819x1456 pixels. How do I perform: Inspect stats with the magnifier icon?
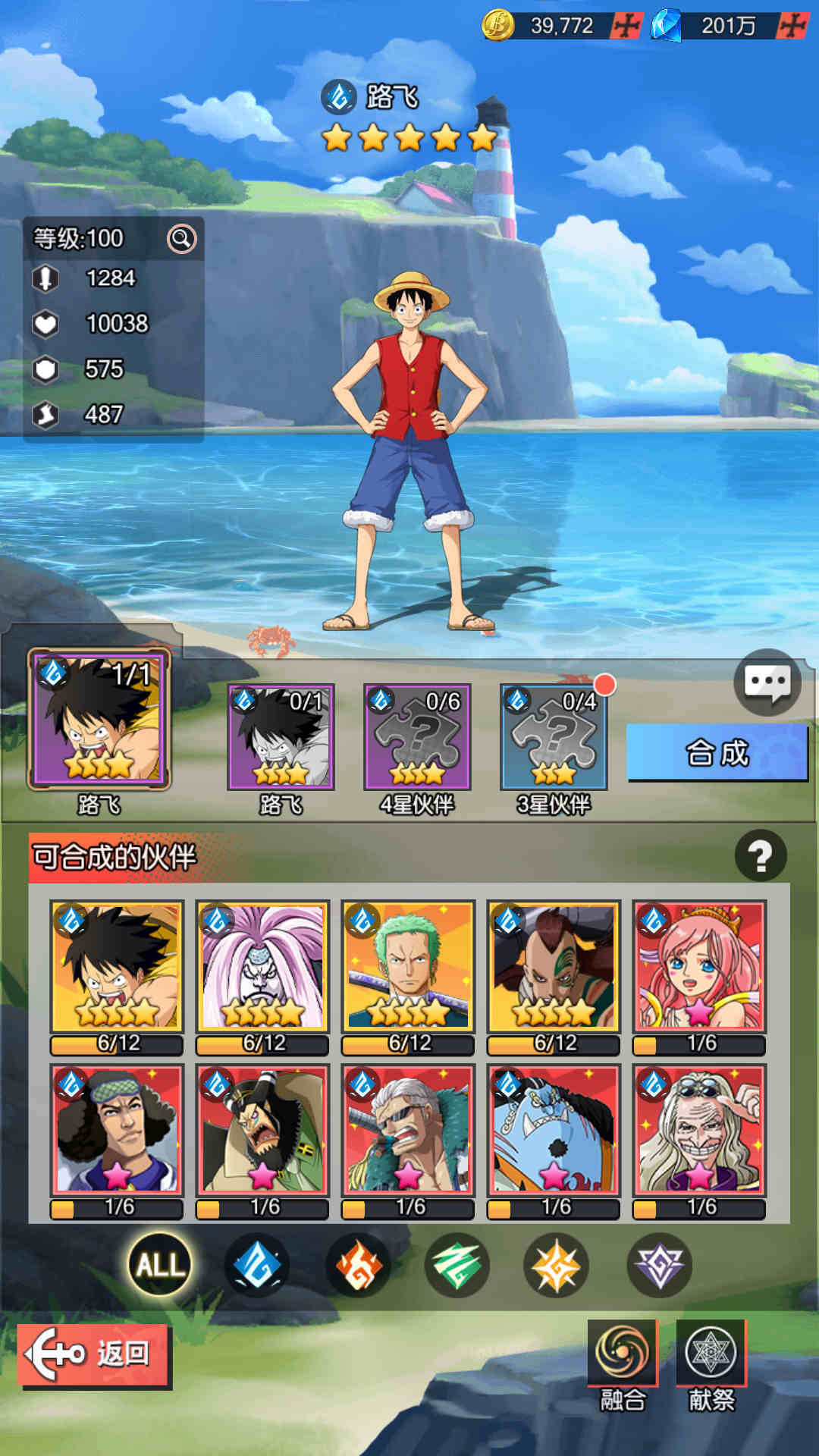coord(181,239)
